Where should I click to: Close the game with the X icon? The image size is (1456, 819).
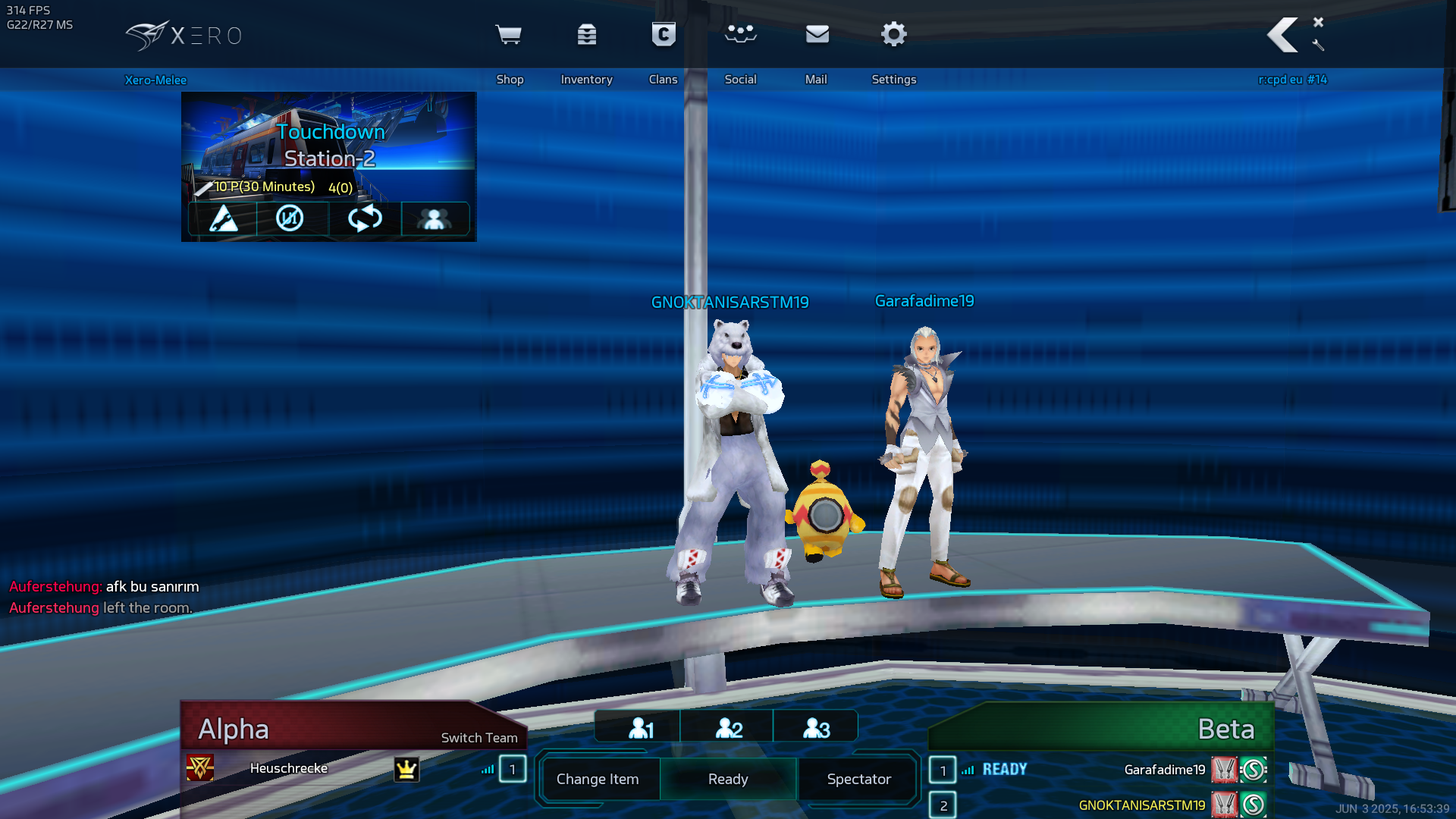[x=1319, y=22]
